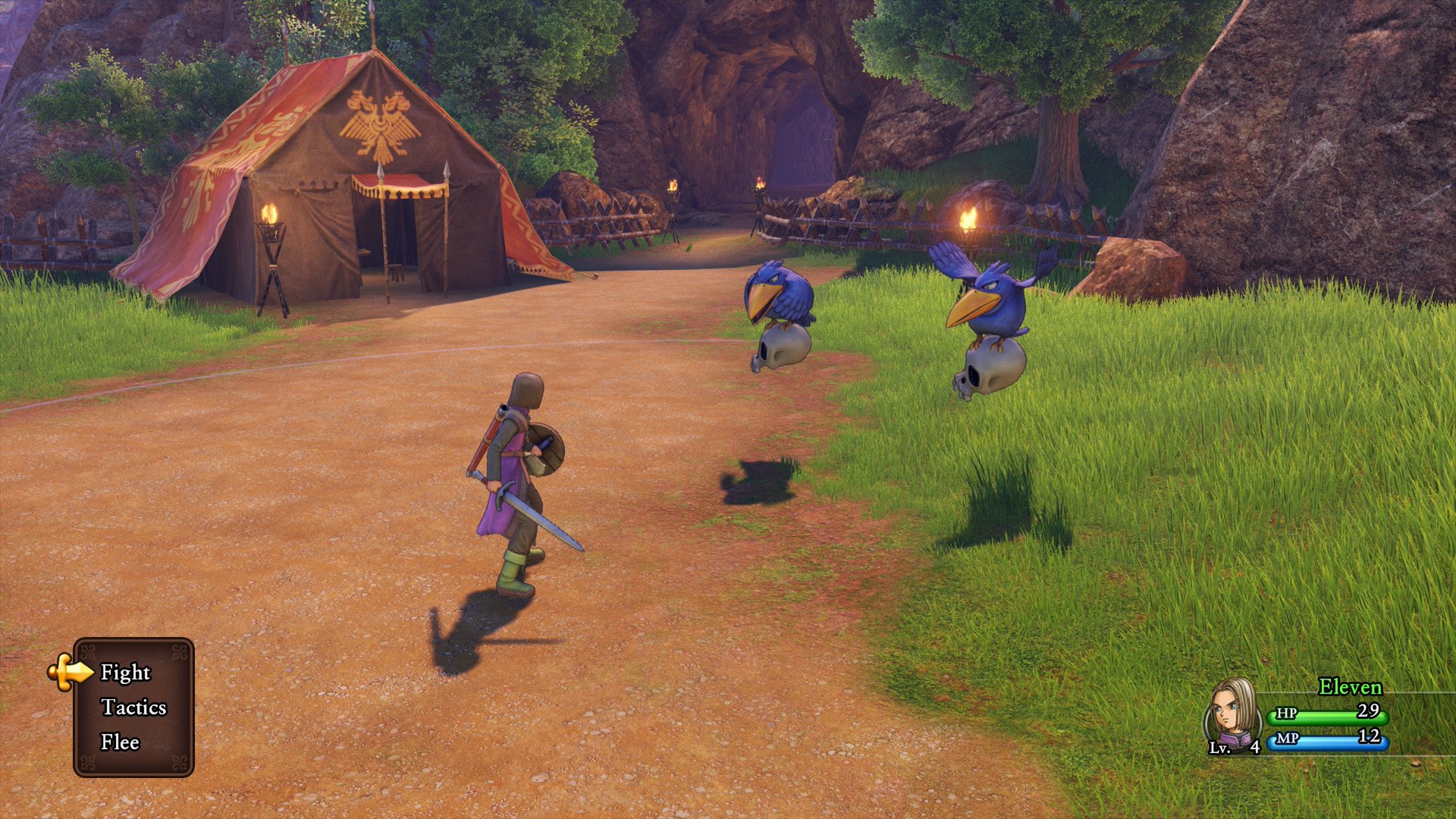Image resolution: width=1456 pixels, height=819 pixels.
Task: Open the Tactics option
Action: [133, 708]
